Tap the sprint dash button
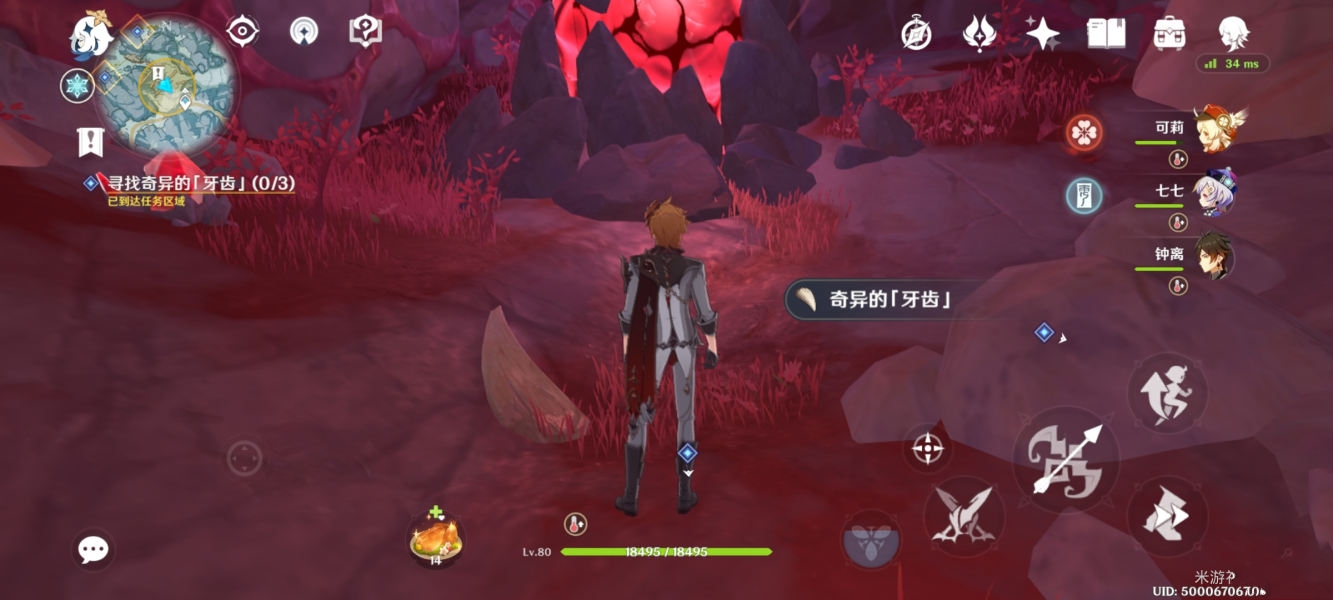This screenshot has height=600, width=1333. click(x=1167, y=516)
